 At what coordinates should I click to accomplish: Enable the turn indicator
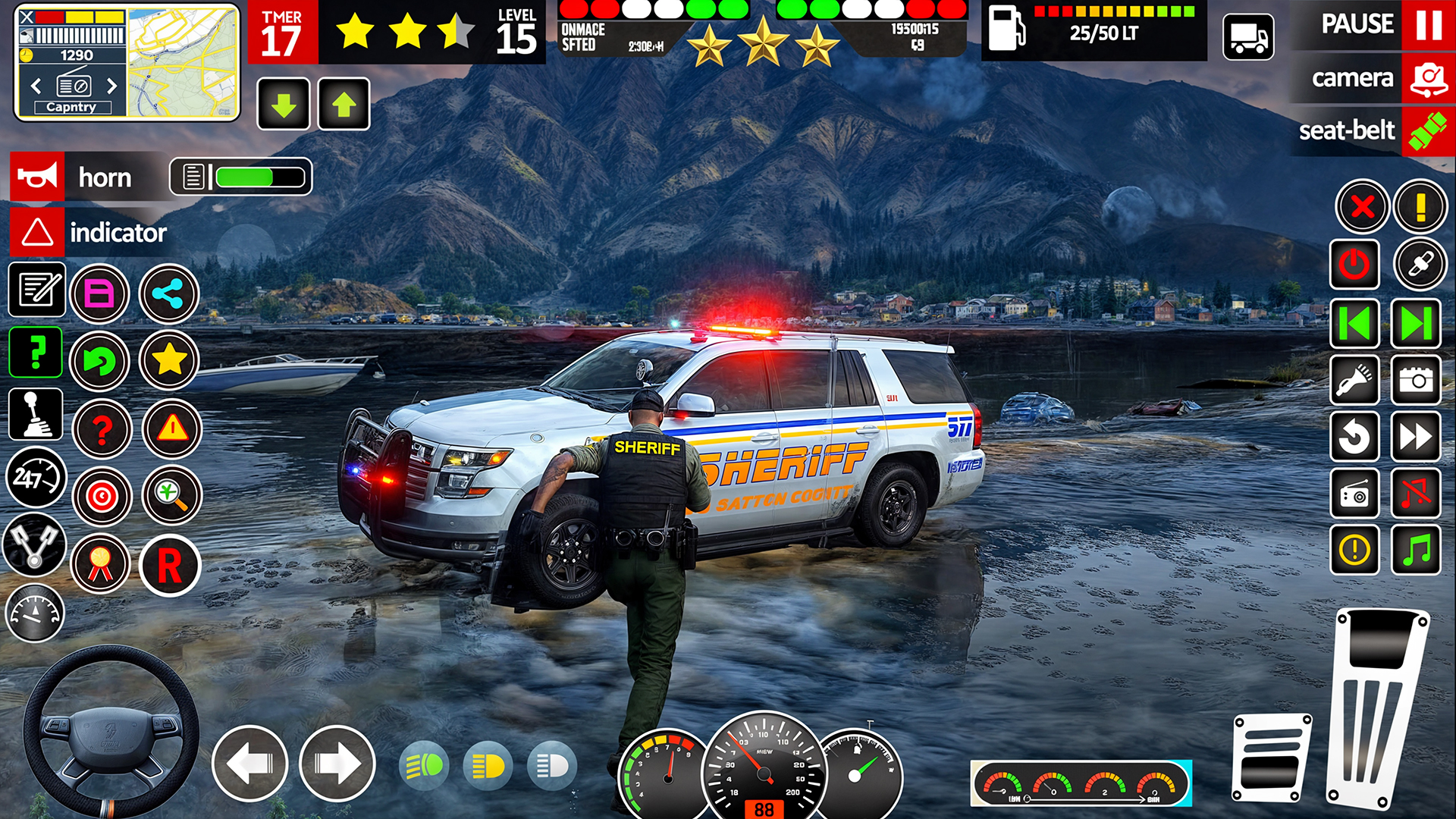[x=36, y=234]
